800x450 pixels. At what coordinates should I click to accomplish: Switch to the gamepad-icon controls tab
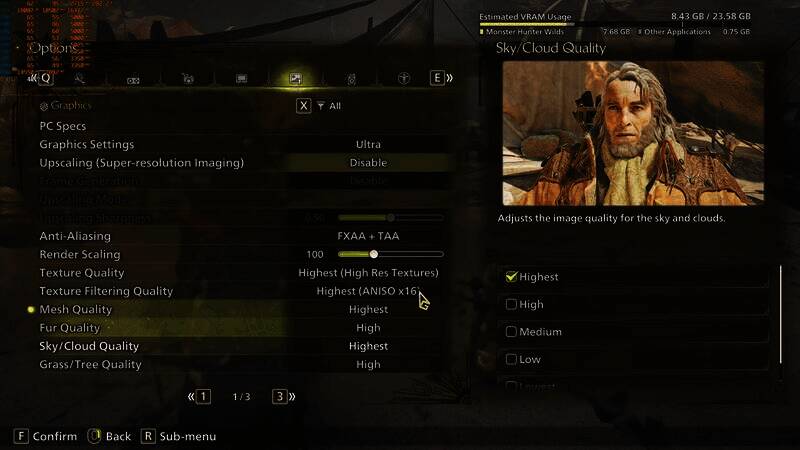pos(133,78)
